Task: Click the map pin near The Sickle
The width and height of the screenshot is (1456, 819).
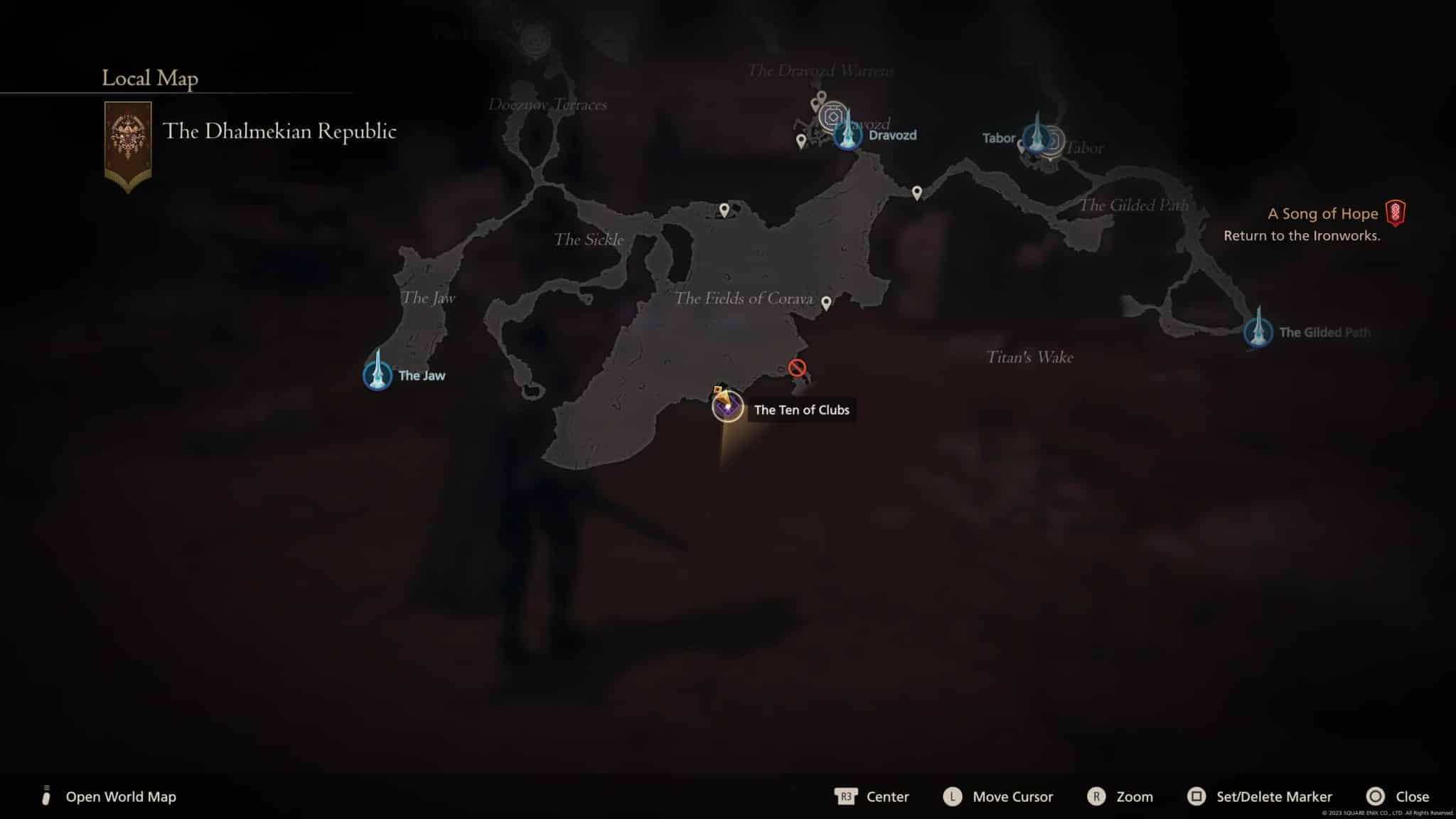Action: click(x=722, y=209)
